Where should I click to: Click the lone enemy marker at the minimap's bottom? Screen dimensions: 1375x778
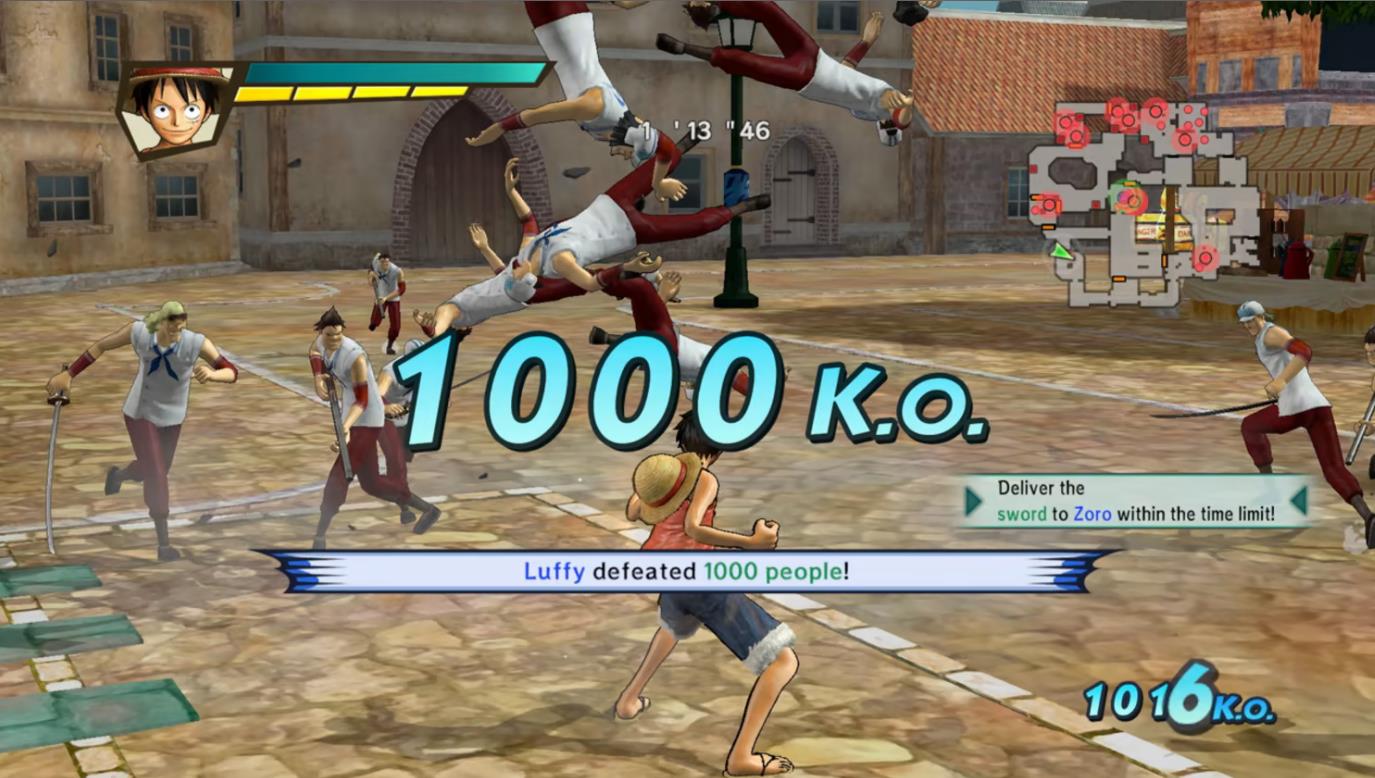click(1206, 259)
